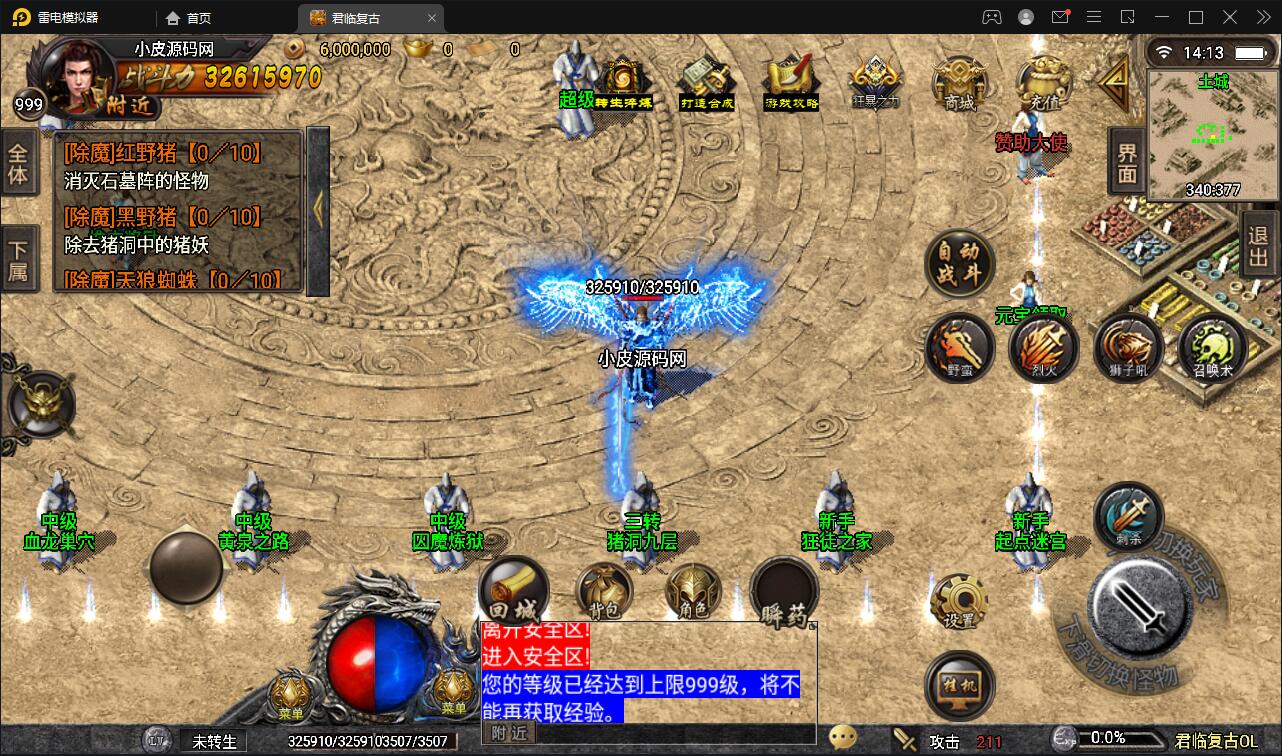
Task: Use the 瞬药 instant potion slot
Action: coord(784,592)
